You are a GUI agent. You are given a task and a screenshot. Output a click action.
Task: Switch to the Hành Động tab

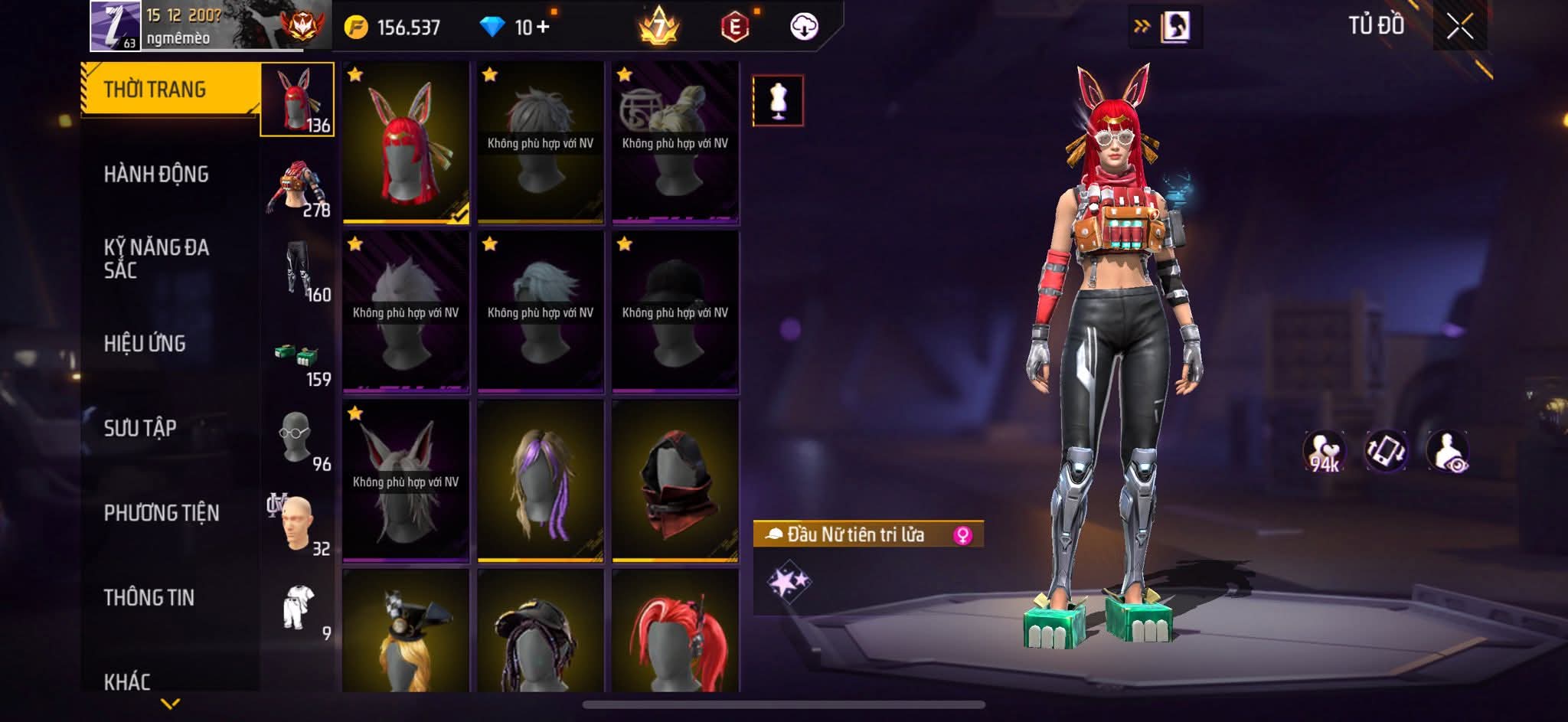[156, 175]
